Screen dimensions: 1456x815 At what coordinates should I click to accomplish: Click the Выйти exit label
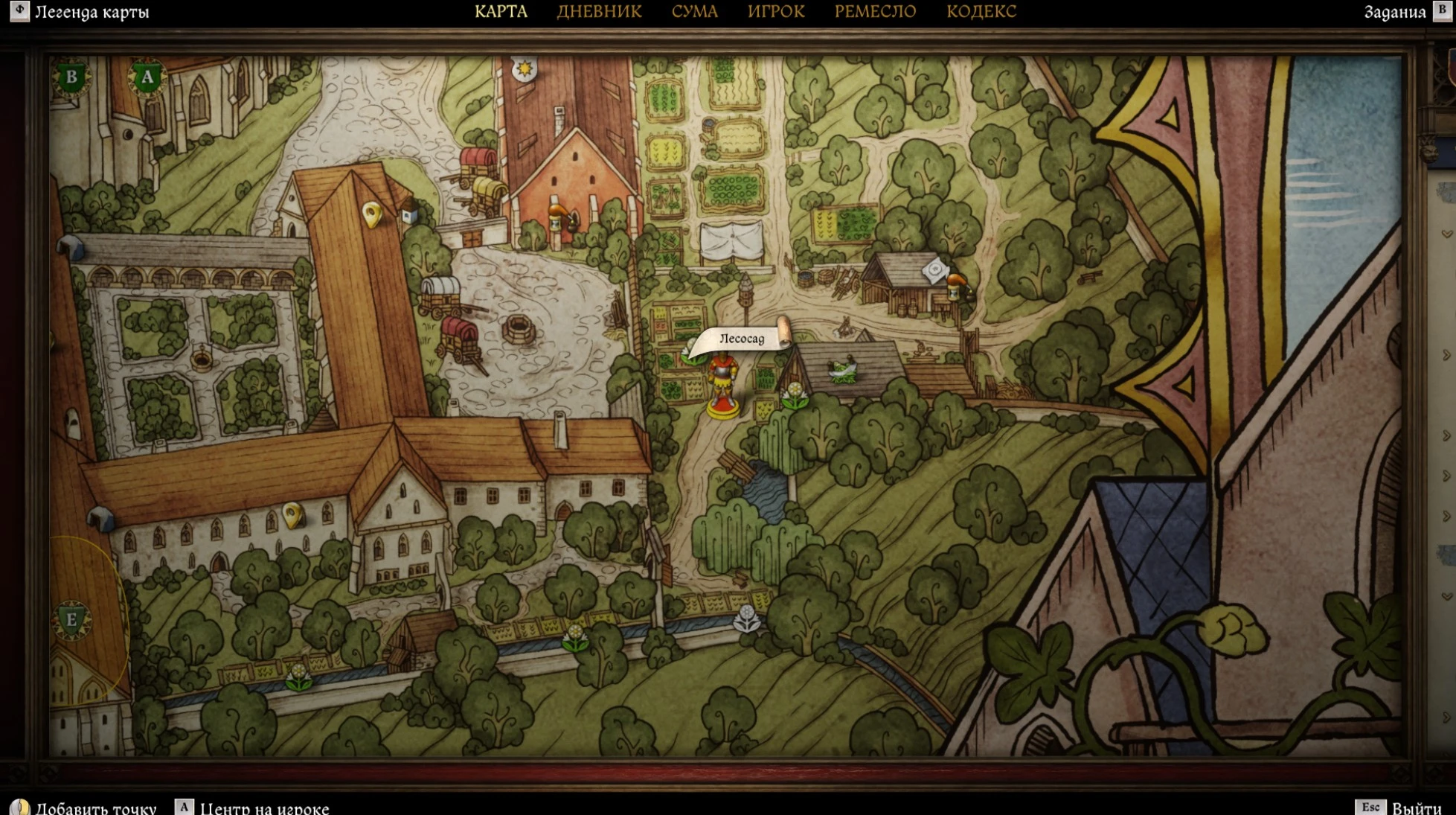(1416, 808)
